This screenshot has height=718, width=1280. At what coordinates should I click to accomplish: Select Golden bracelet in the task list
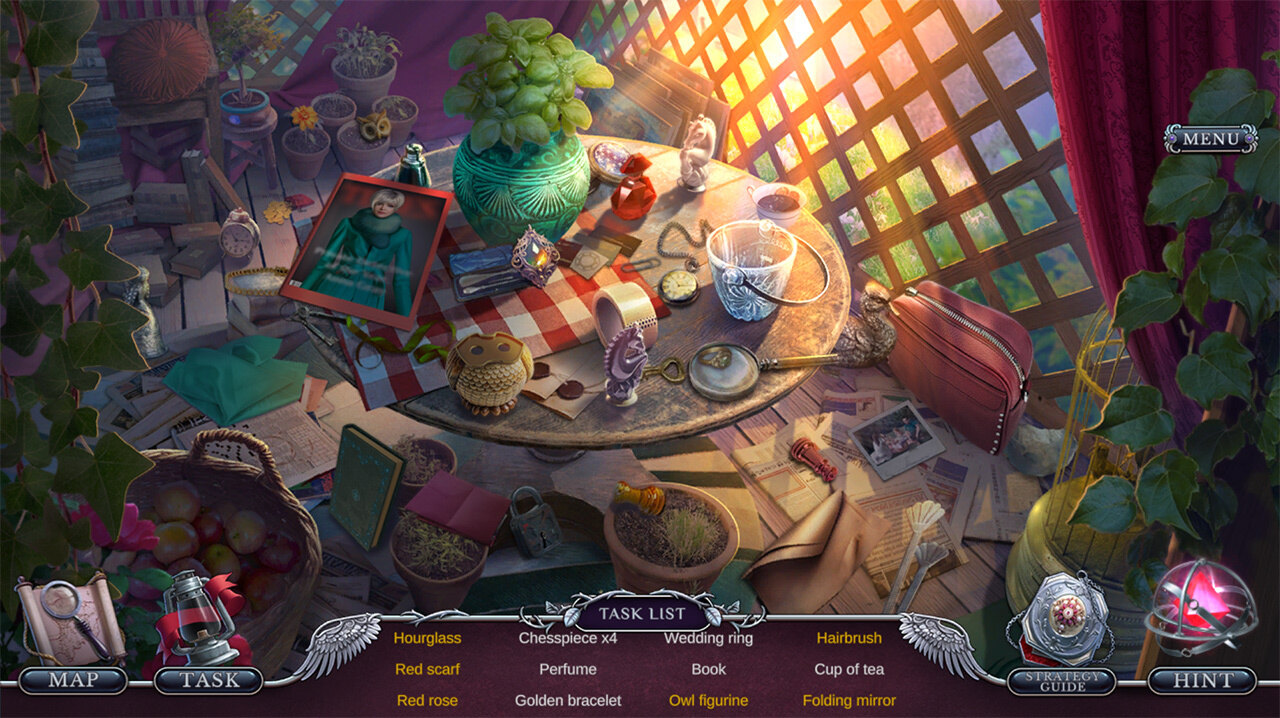568,701
